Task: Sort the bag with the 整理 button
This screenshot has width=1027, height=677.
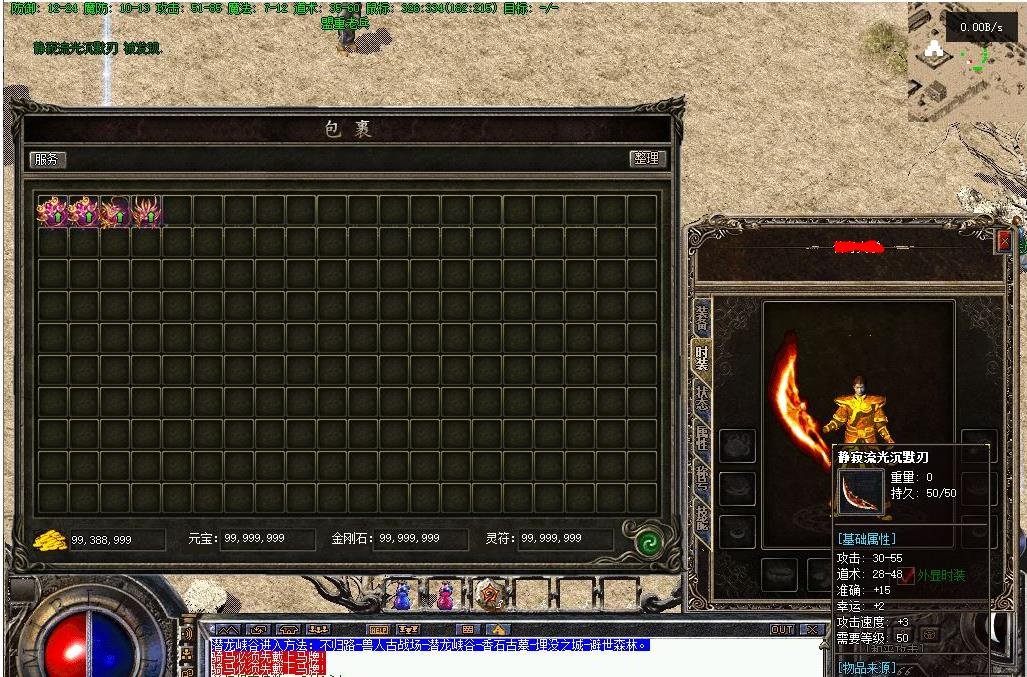Action: point(647,159)
